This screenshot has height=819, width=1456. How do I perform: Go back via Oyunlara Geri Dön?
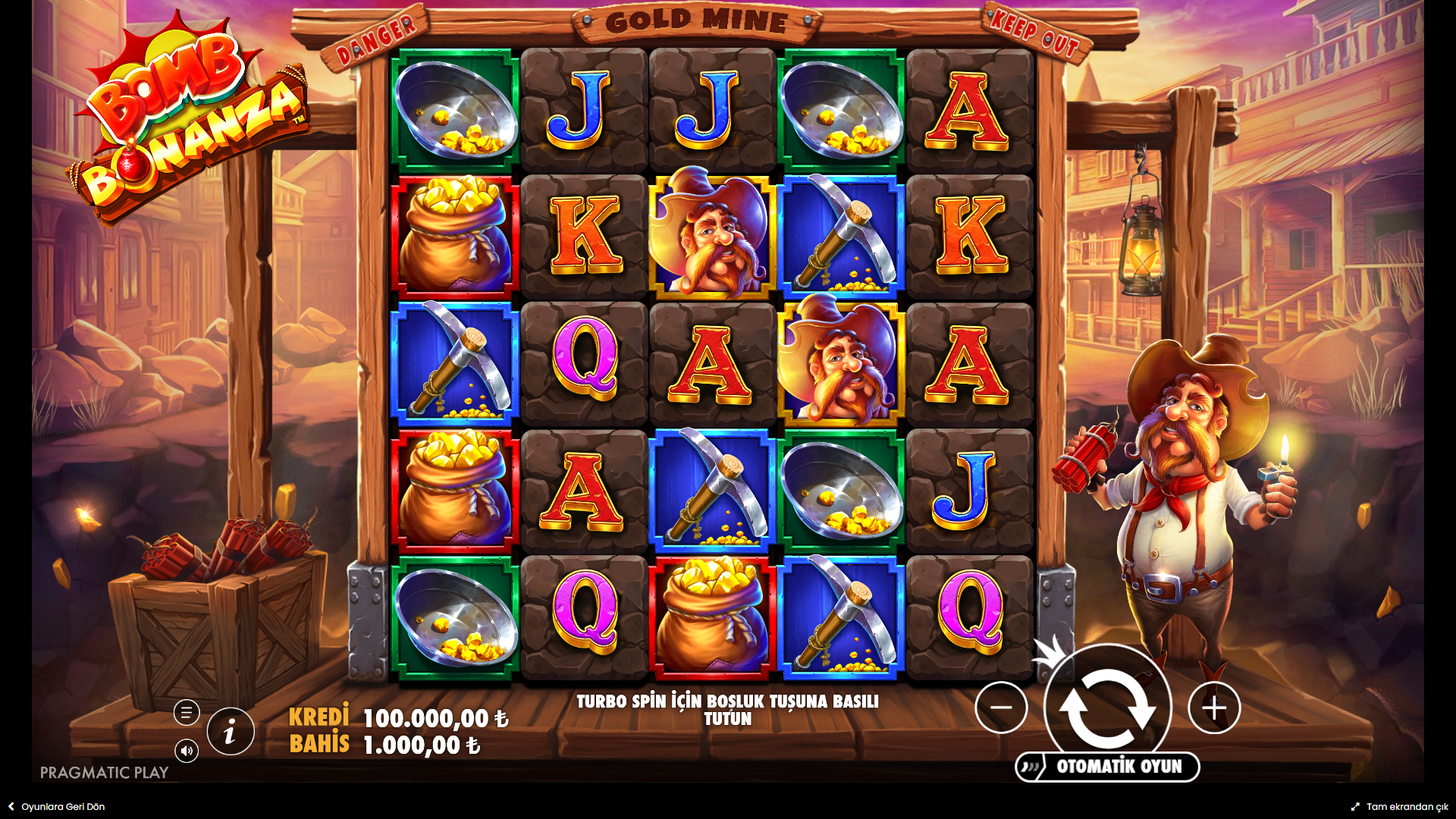pyautogui.click(x=57, y=807)
